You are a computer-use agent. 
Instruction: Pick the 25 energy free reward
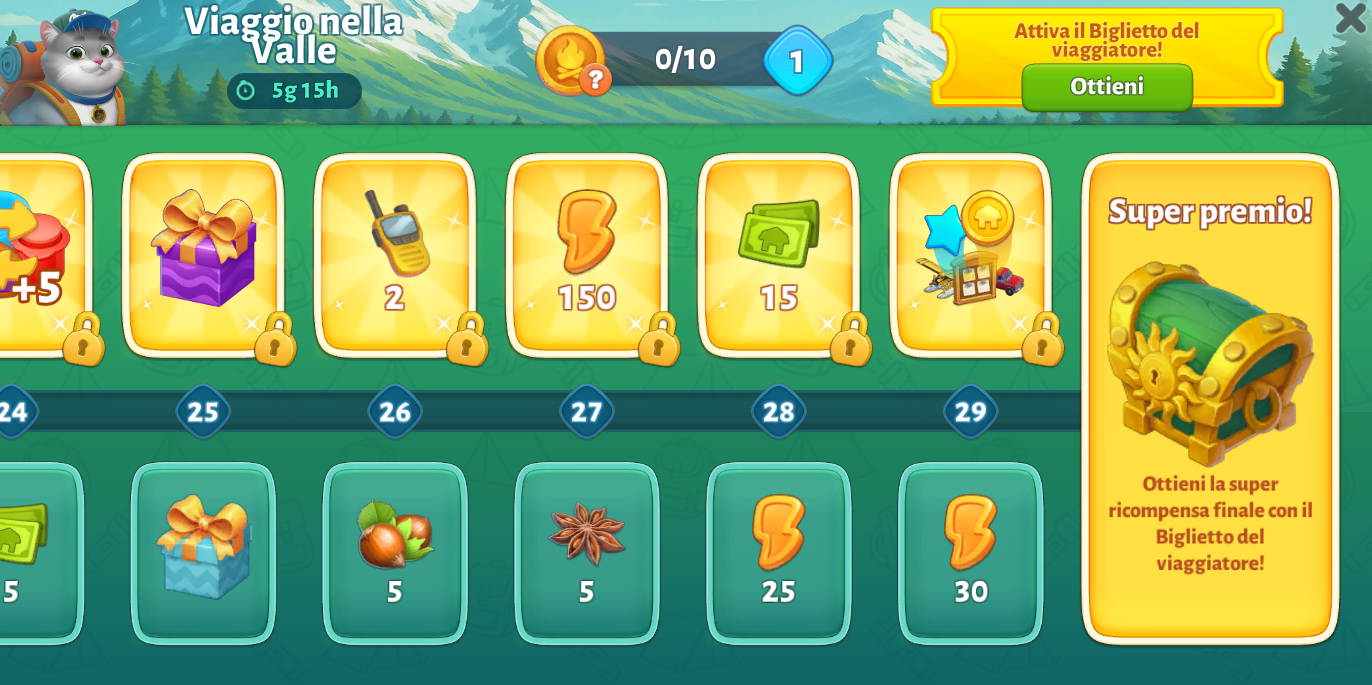click(x=779, y=552)
